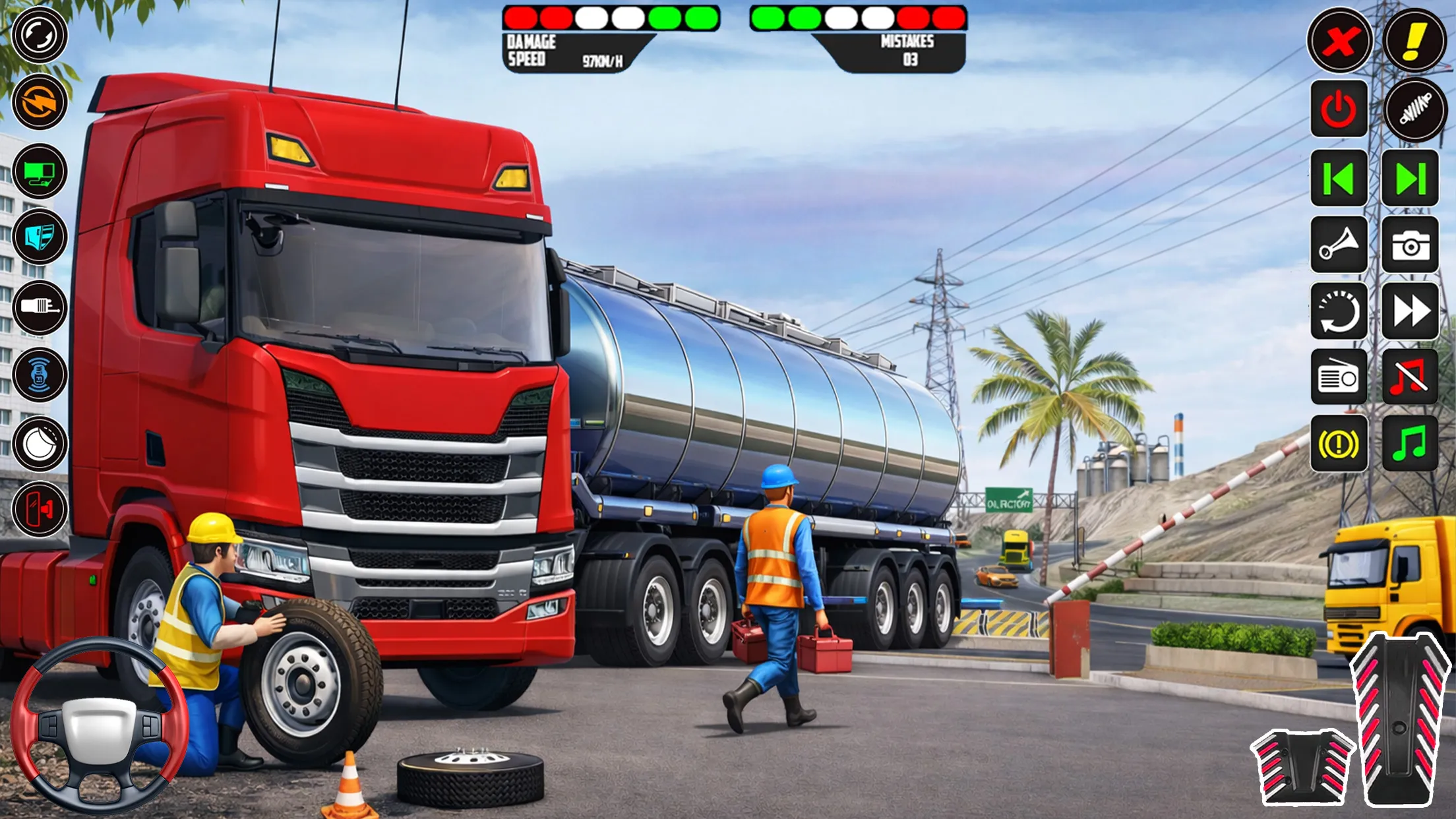This screenshot has width=1456, height=819.
Task: Honk the truck horn
Action: (1339, 245)
